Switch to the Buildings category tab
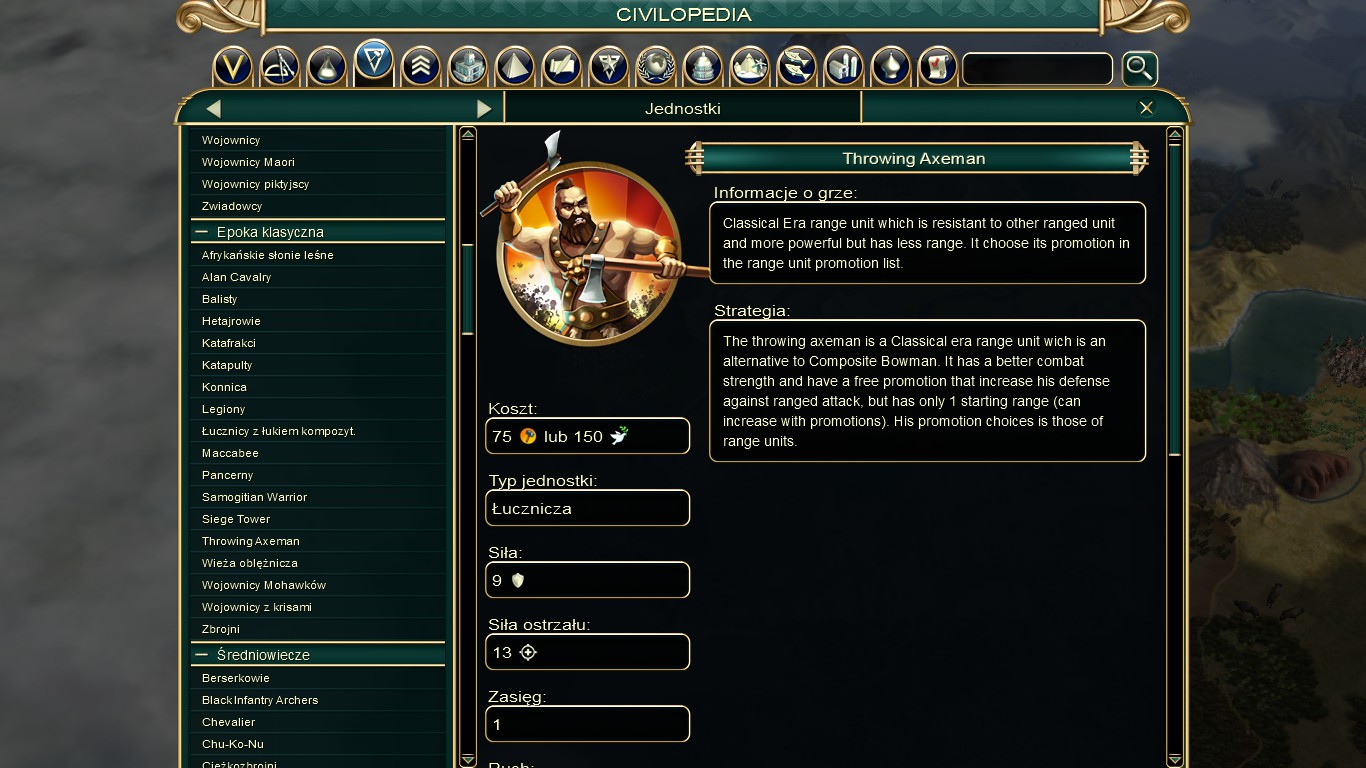This screenshot has height=768, width=1366. 468,67
